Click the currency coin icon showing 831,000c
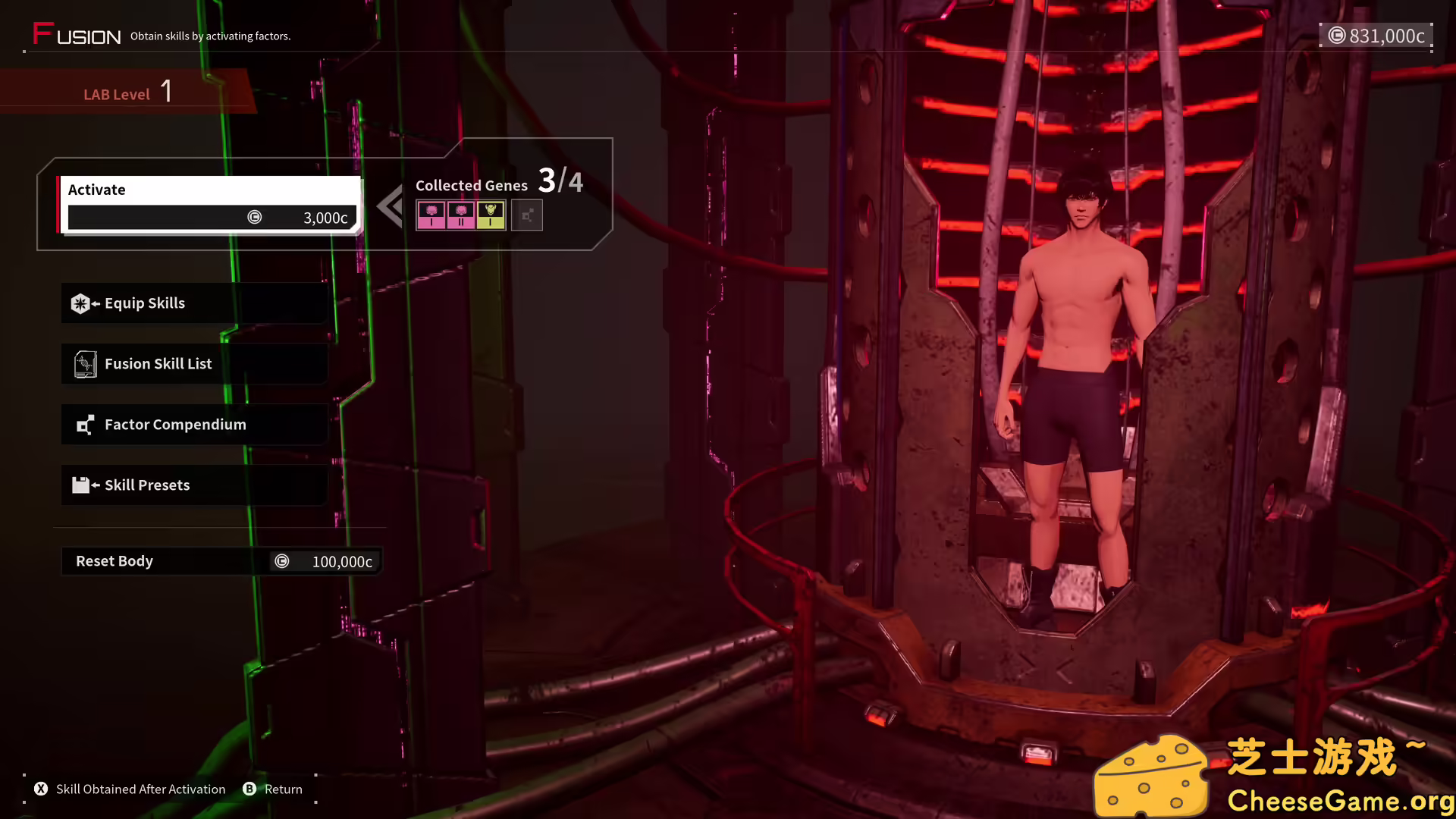Screen dimensions: 1456x819 tap(1336, 35)
